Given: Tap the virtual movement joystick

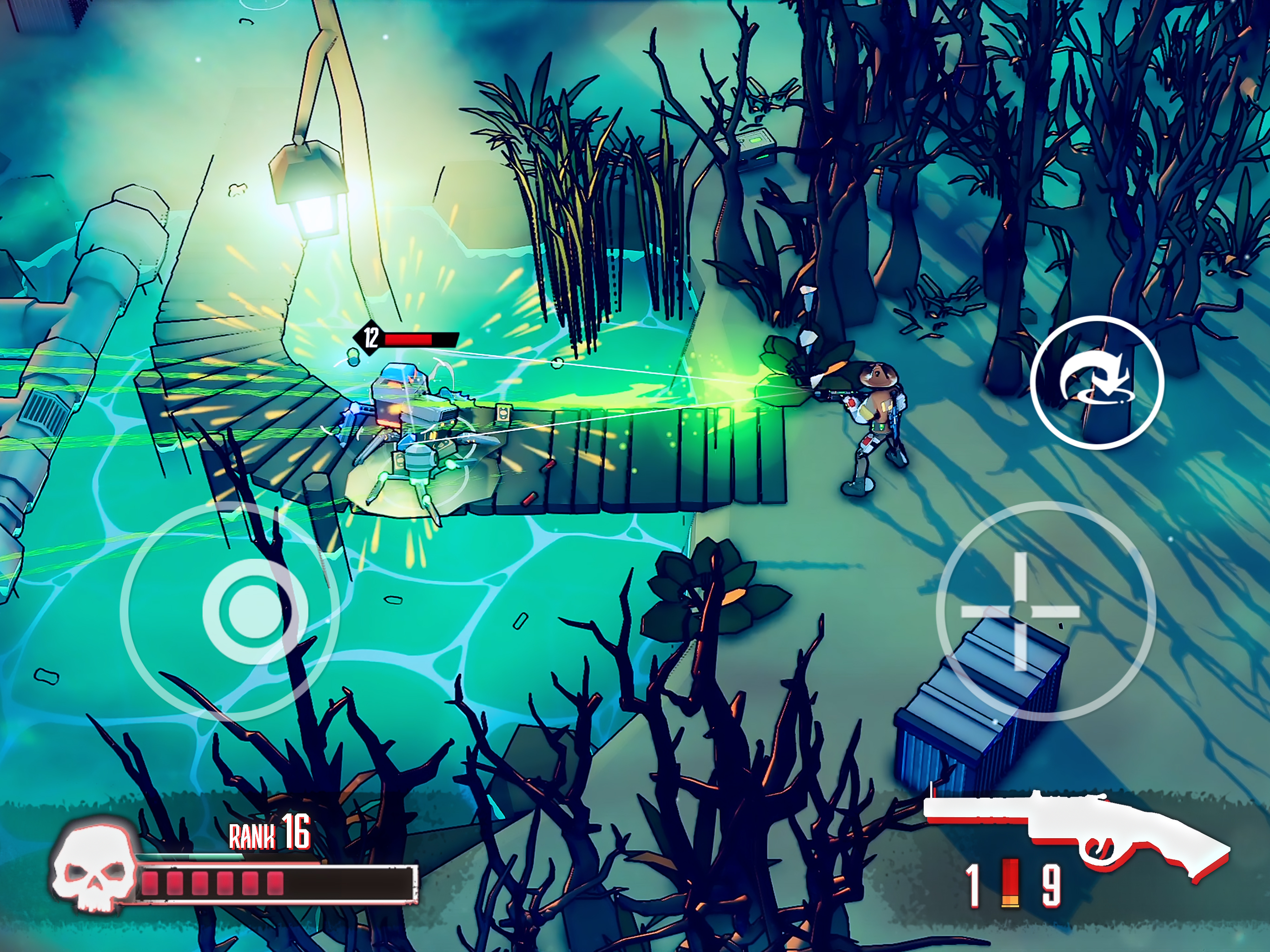Looking at the screenshot, I should pos(254,611).
